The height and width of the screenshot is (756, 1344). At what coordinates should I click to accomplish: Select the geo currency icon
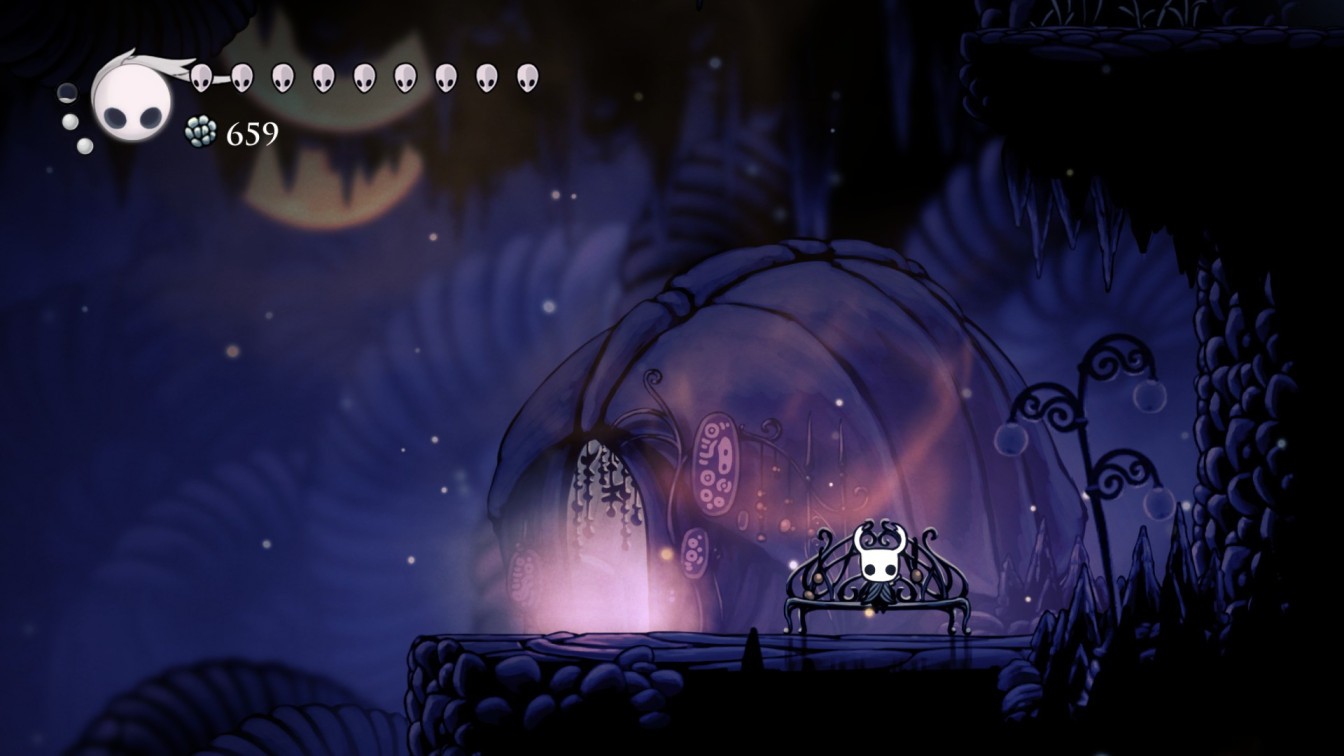[200, 130]
